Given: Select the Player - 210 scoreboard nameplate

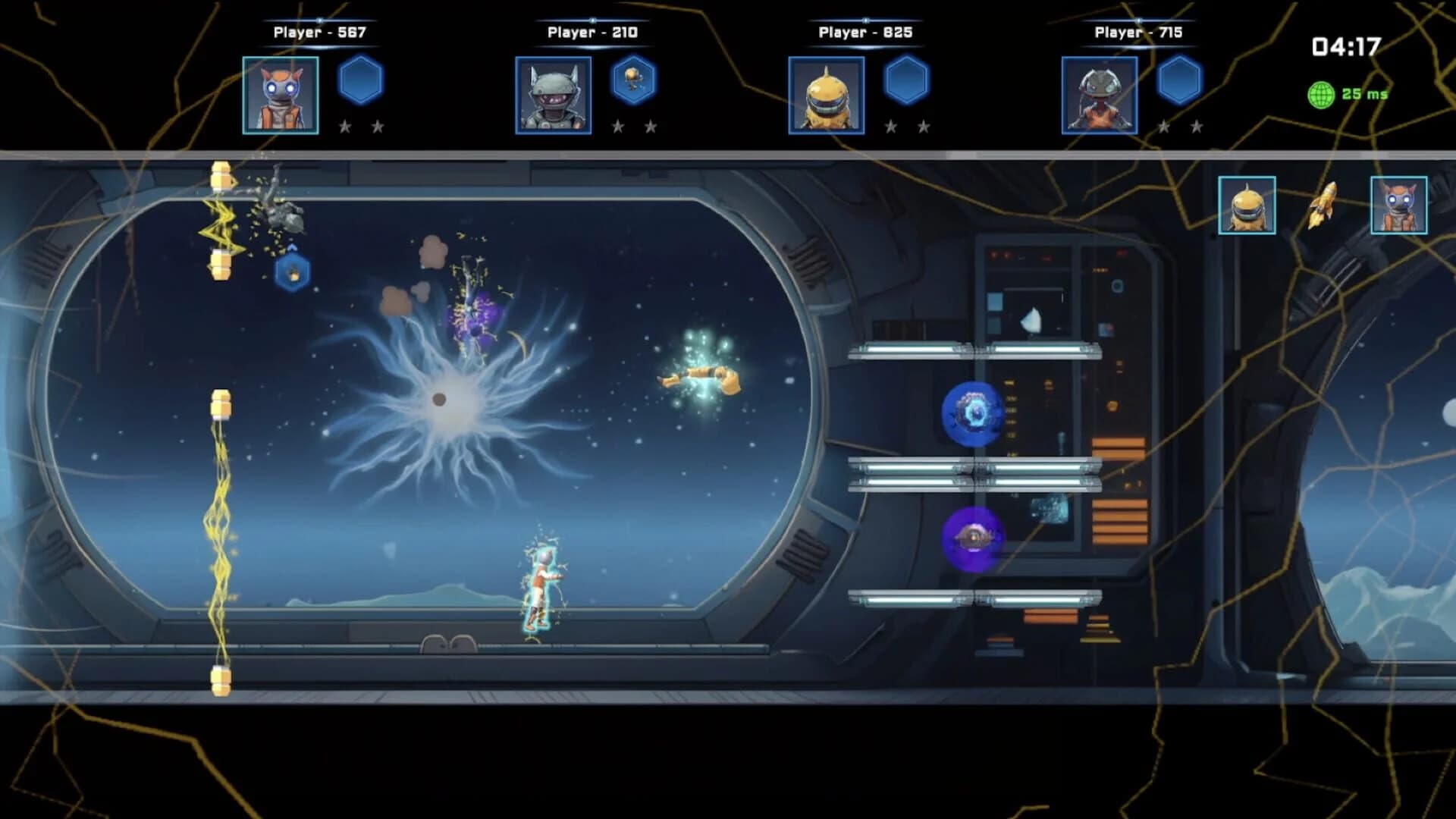Looking at the screenshot, I should pyautogui.click(x=591, y=33).
